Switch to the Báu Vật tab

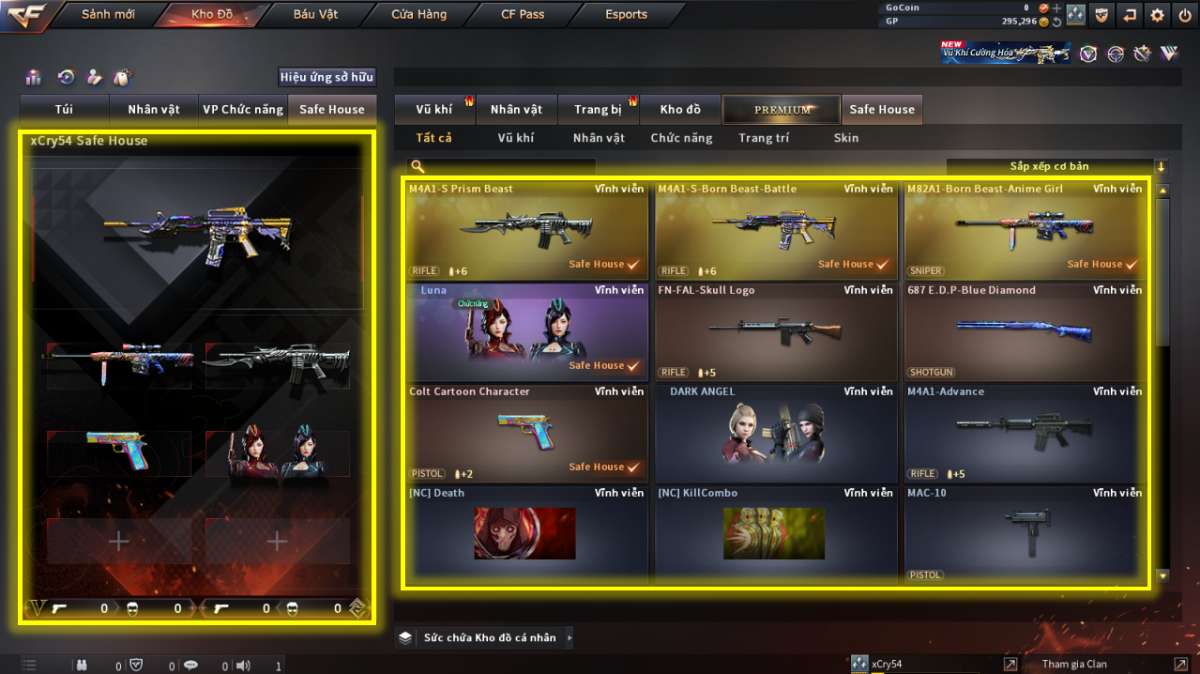click(316, 15)
